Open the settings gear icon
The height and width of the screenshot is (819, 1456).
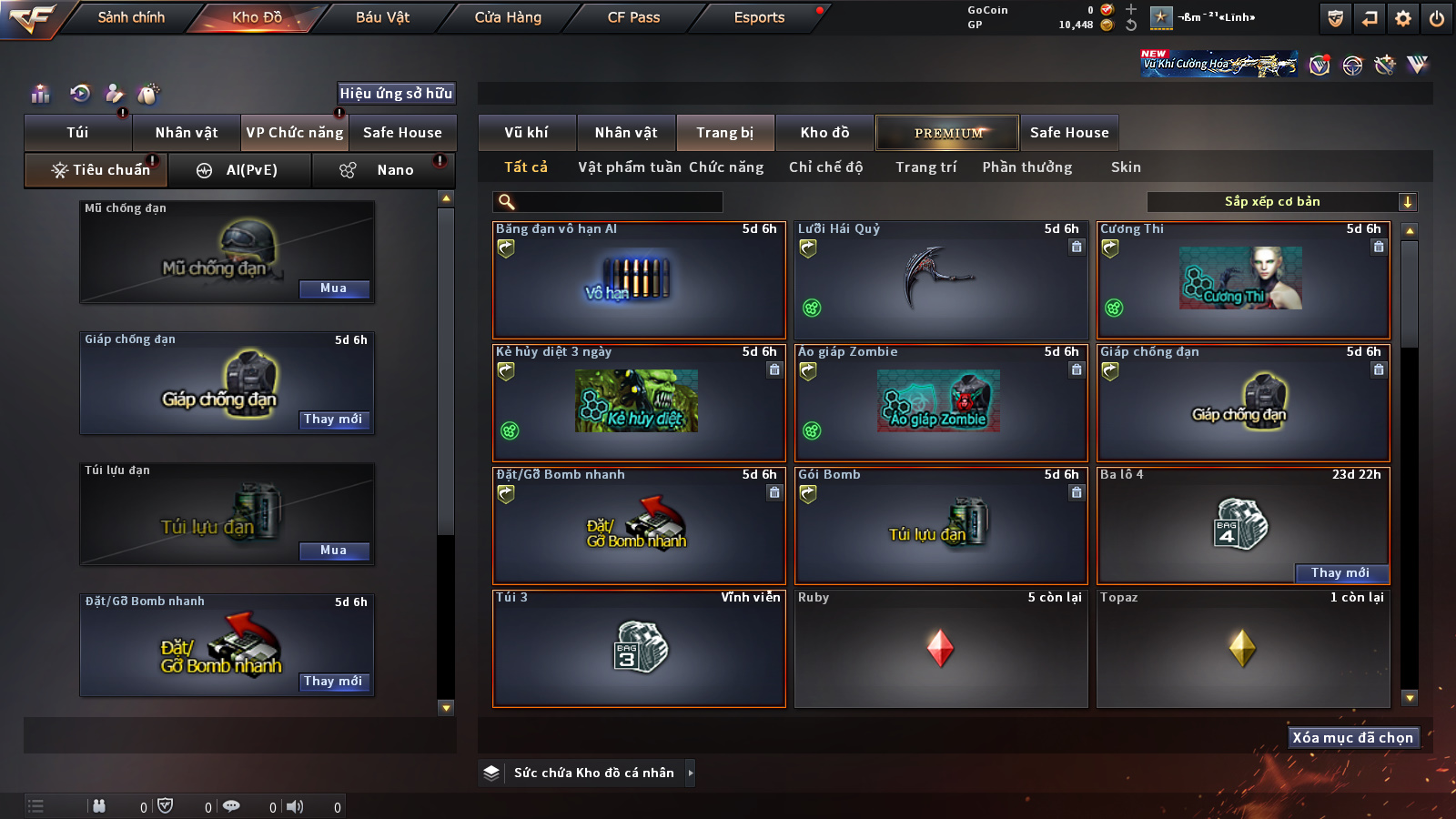[x=1403, y=18]
